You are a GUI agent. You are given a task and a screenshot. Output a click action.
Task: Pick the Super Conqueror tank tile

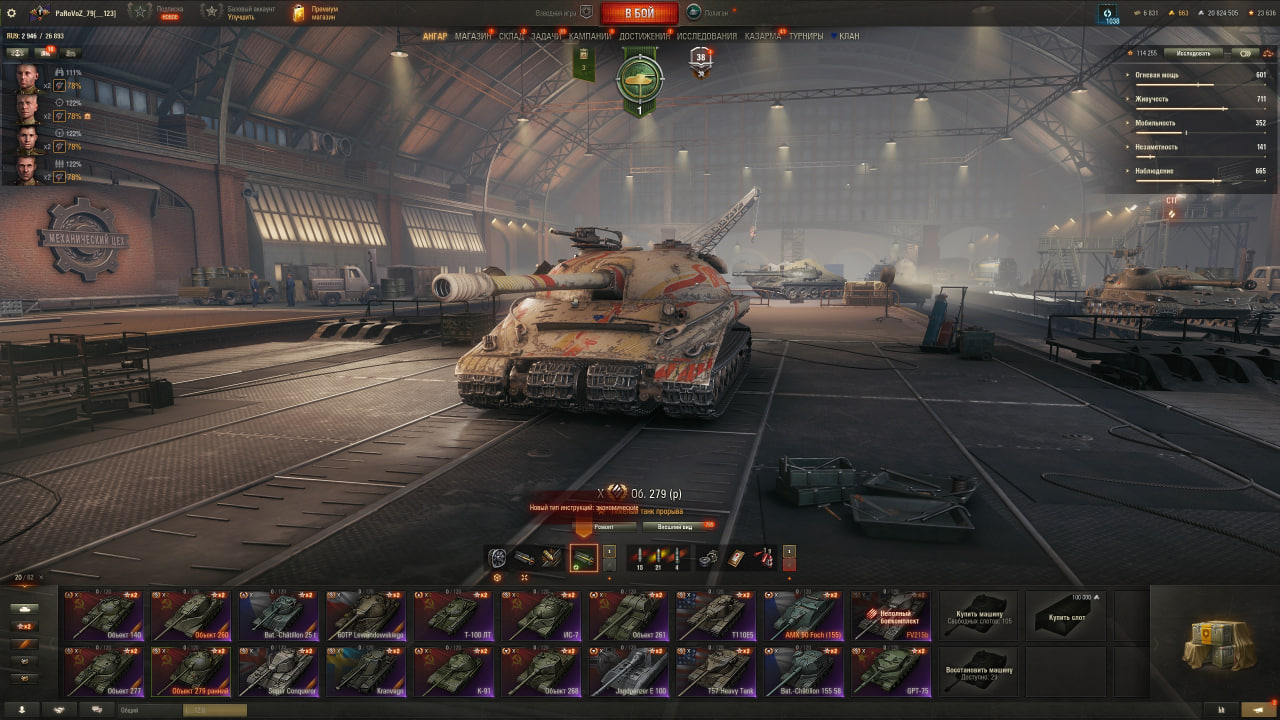pos(279,671)
